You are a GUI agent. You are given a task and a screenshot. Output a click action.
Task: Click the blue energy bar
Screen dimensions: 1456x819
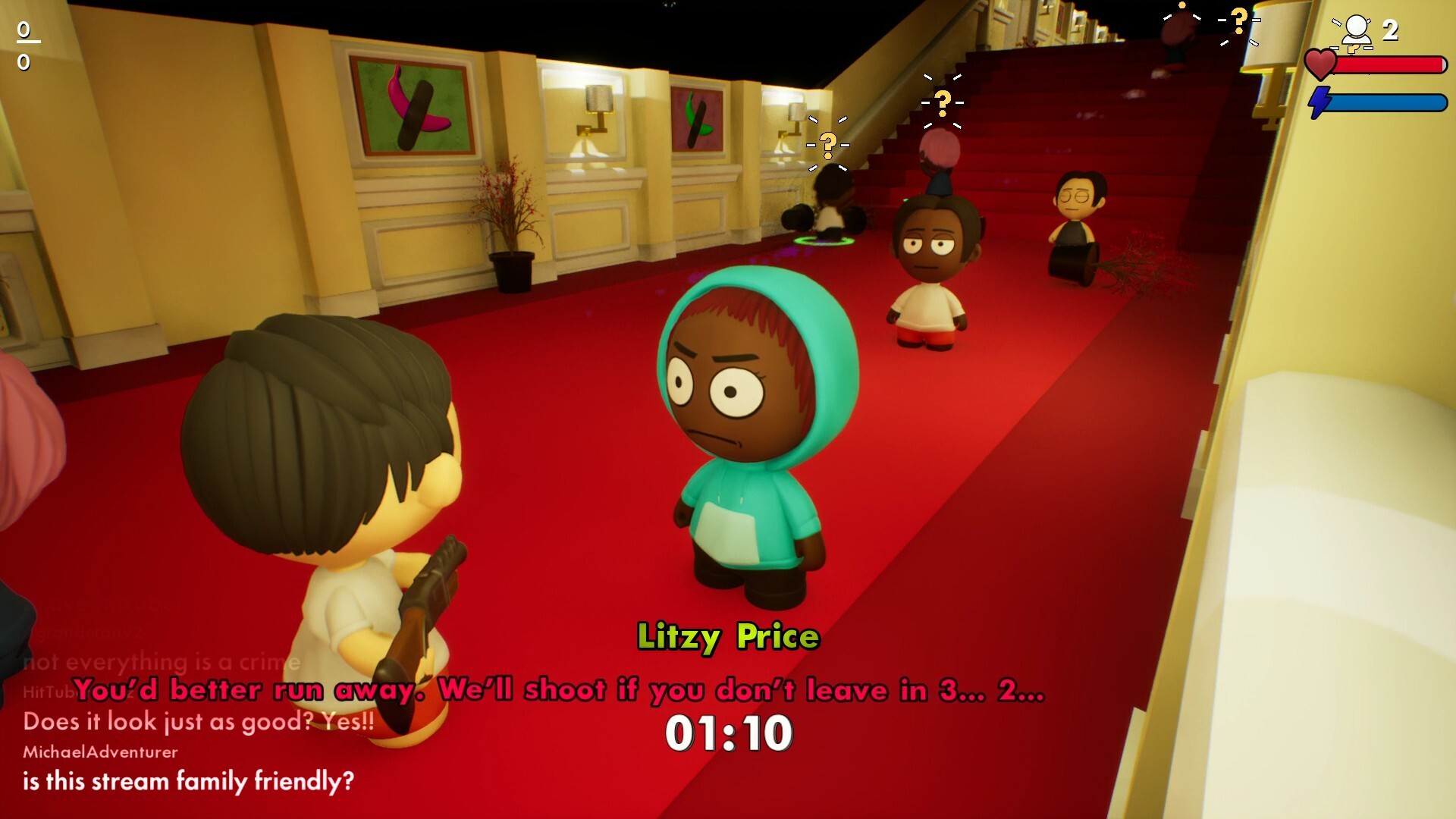(x=1388, y=102)
